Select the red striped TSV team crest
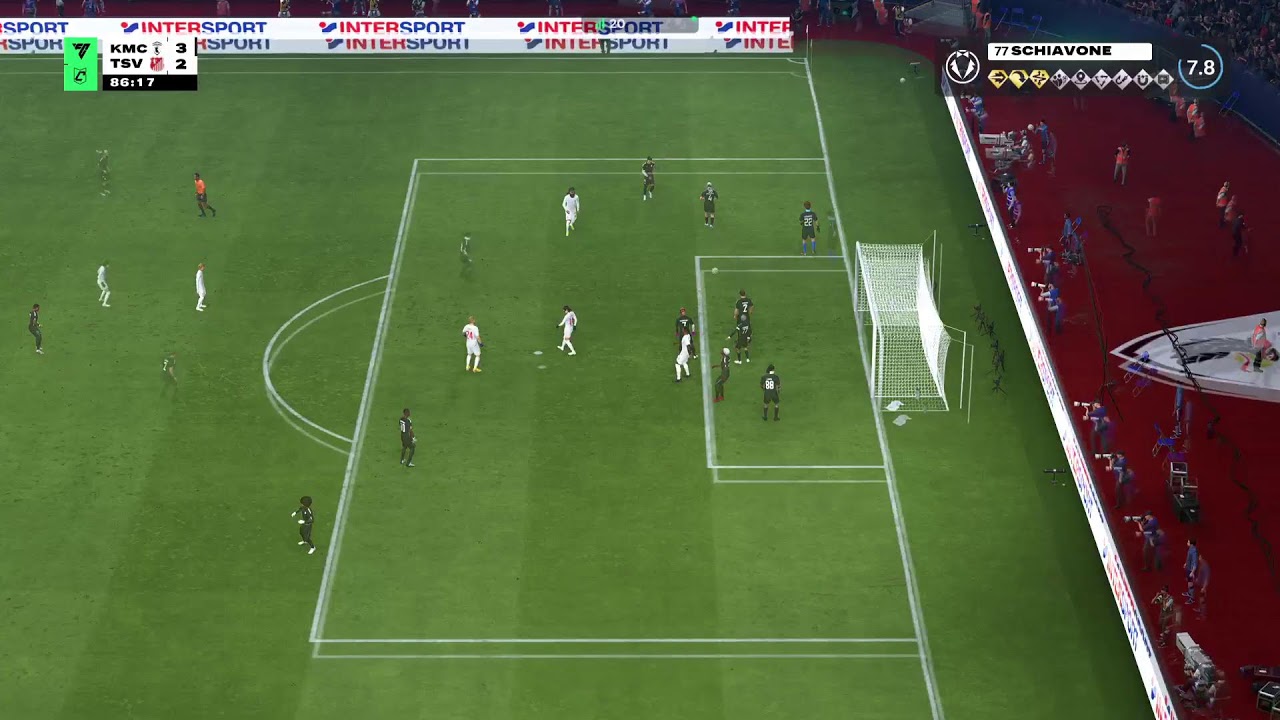 click(157, 64)
